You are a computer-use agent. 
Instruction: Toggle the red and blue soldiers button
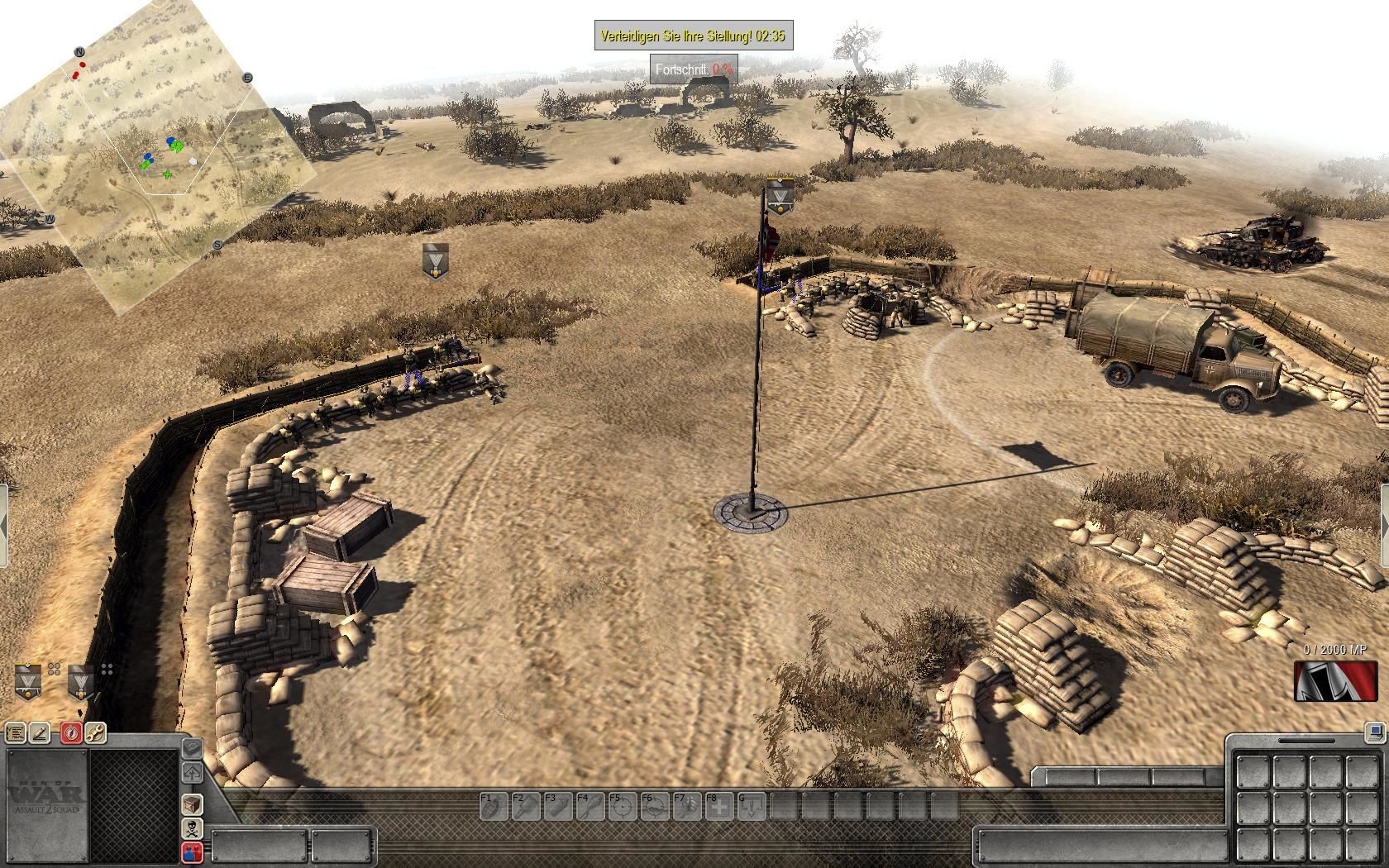(192, 852)
